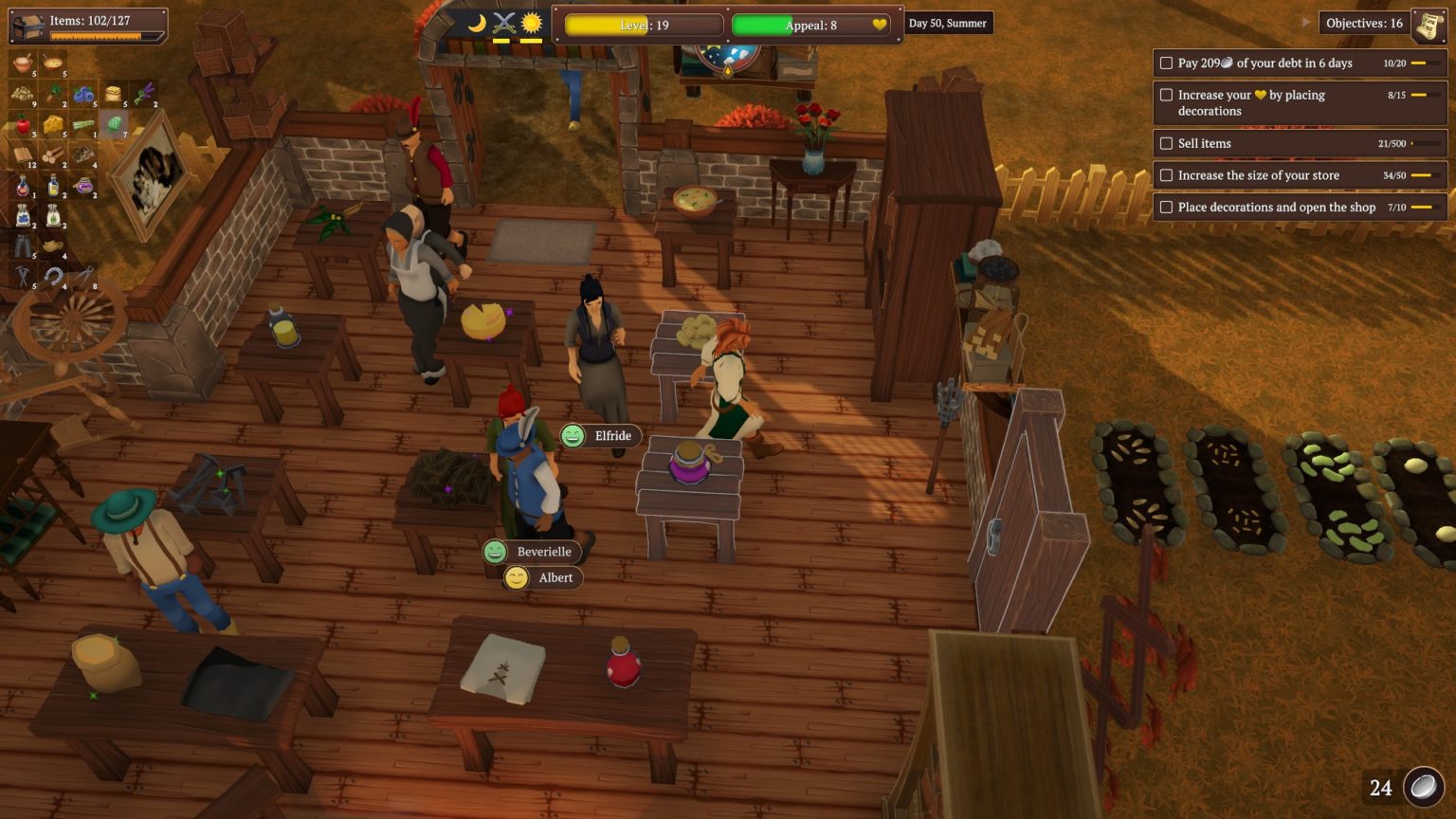
Task: Open the objectives scroll icon
Action: click(1429, 24)
